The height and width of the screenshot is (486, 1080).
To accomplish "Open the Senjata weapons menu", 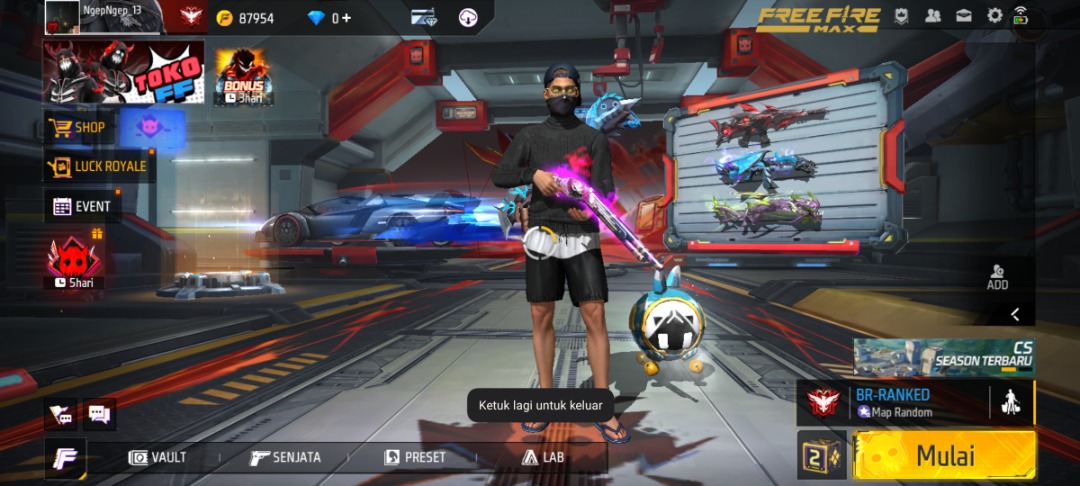I will 286,457.
